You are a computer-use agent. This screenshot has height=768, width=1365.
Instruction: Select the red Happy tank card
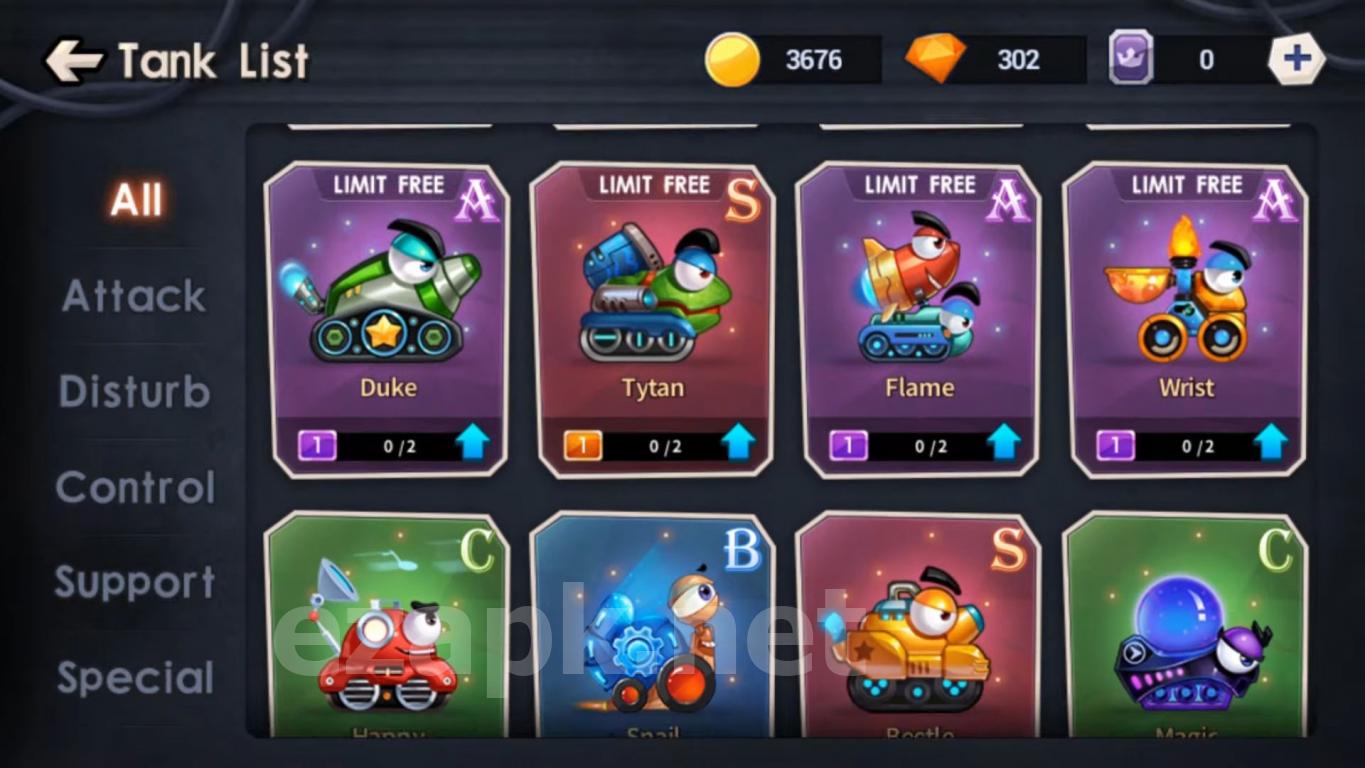(x=387, y=630)
